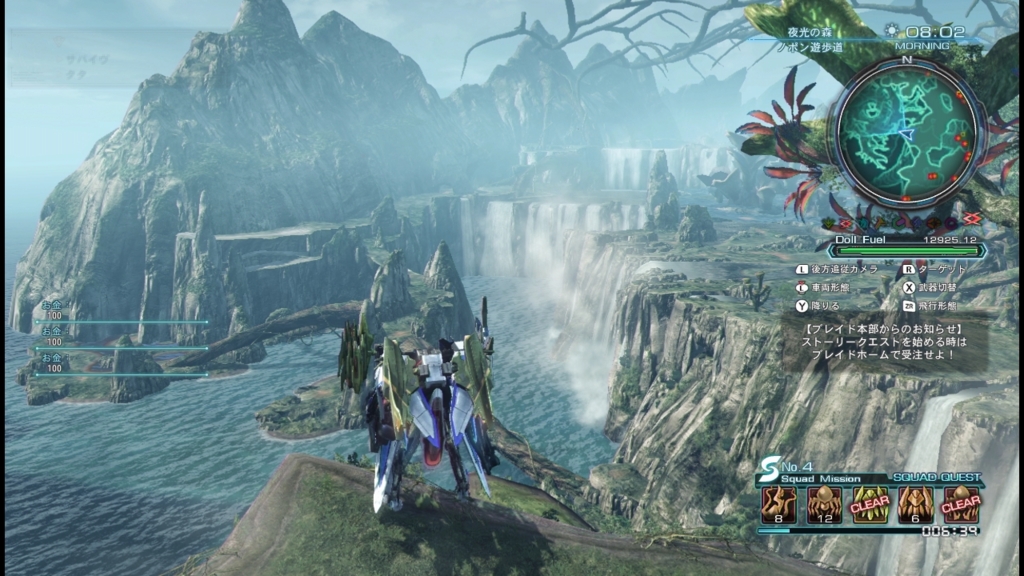Open the circular minimap
Screen dimensions: 1024x576
click(906, 128)
